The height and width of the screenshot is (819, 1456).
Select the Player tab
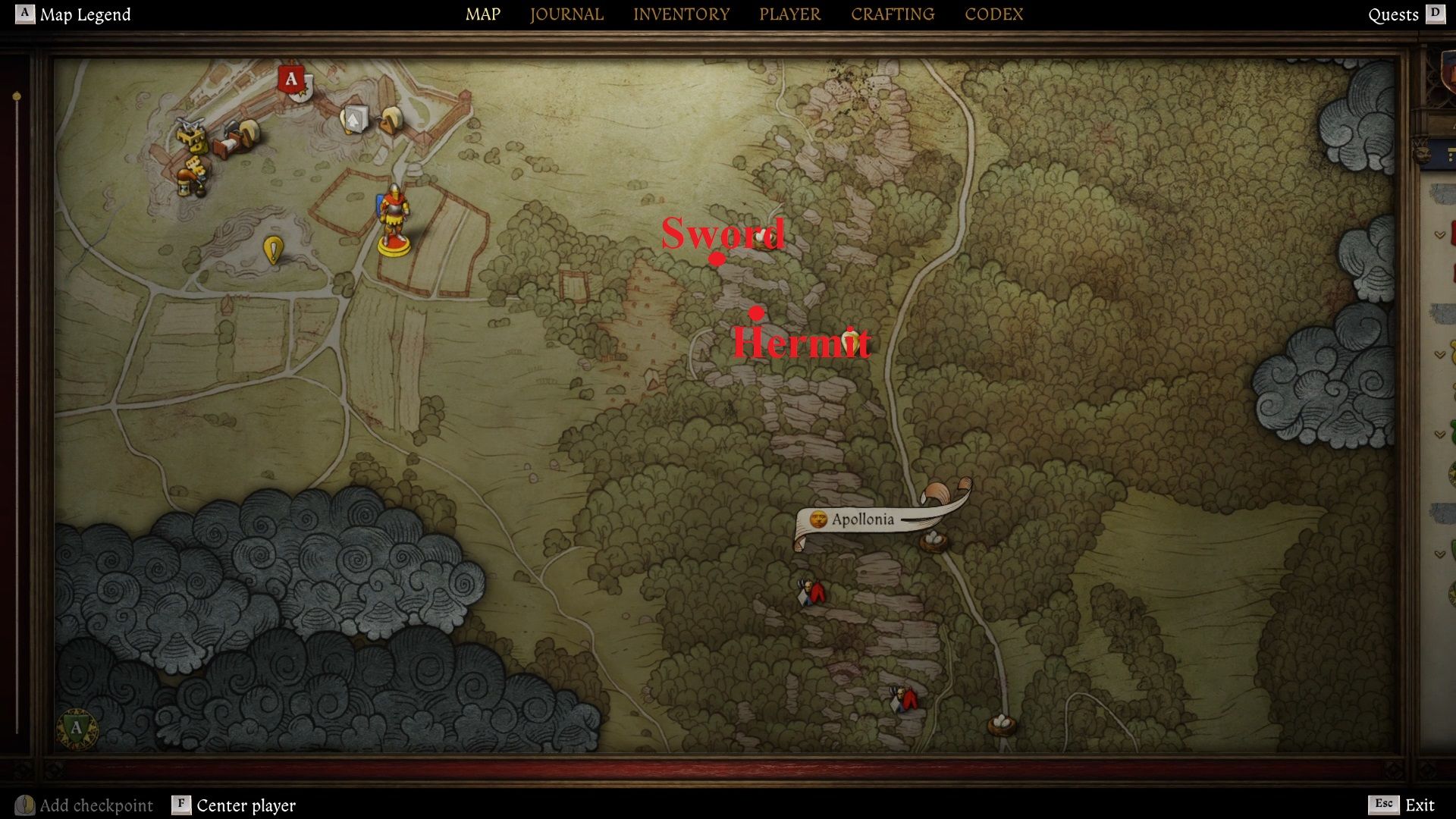789,14
